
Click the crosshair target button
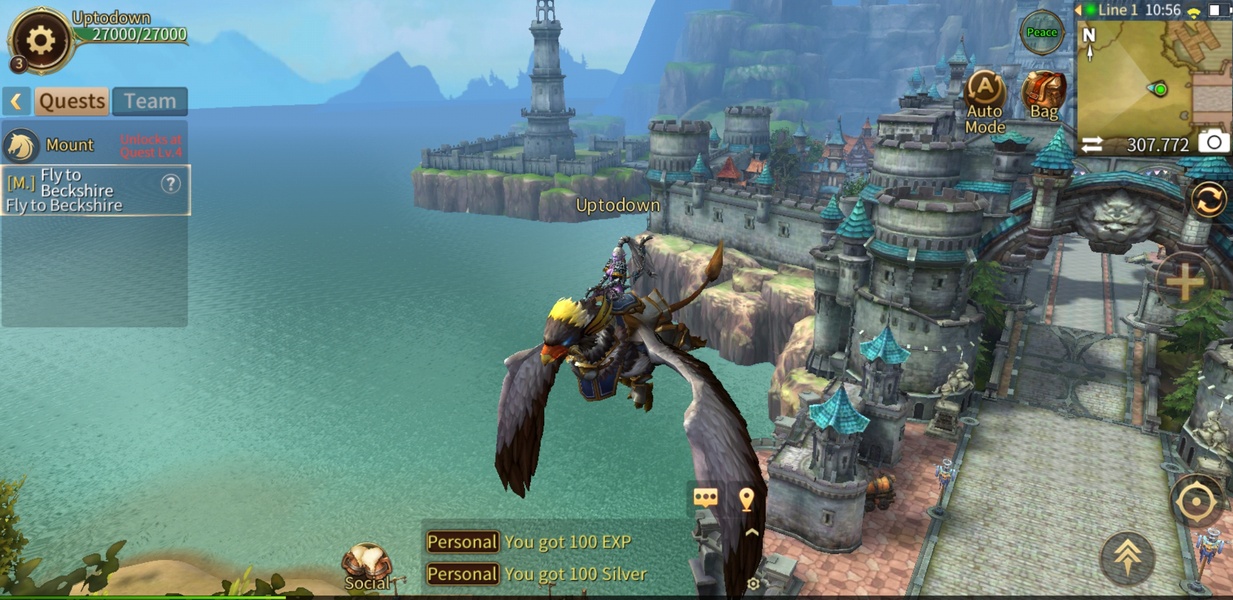(1196, 501)
